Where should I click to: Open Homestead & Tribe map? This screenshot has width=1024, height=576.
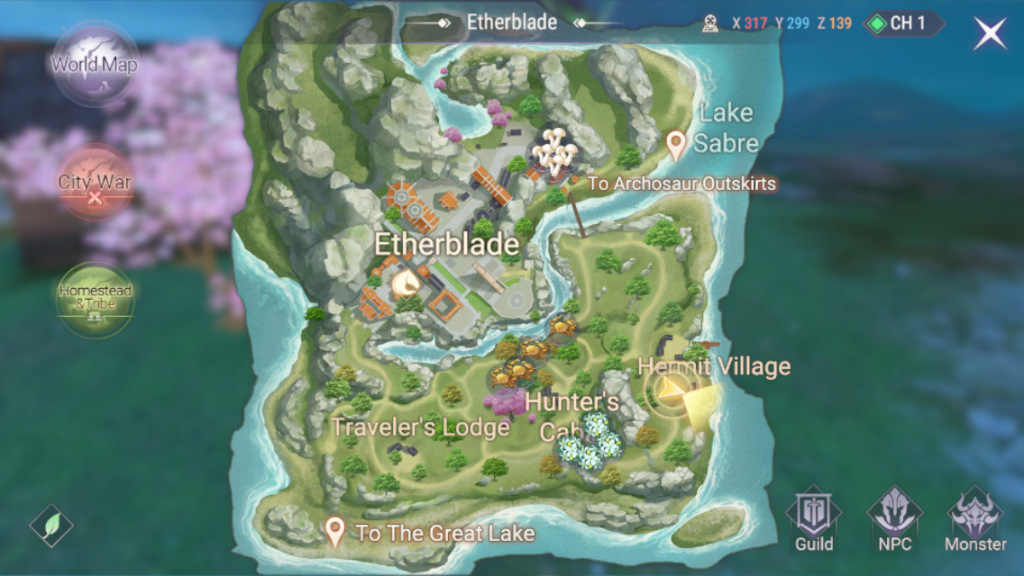95,298
